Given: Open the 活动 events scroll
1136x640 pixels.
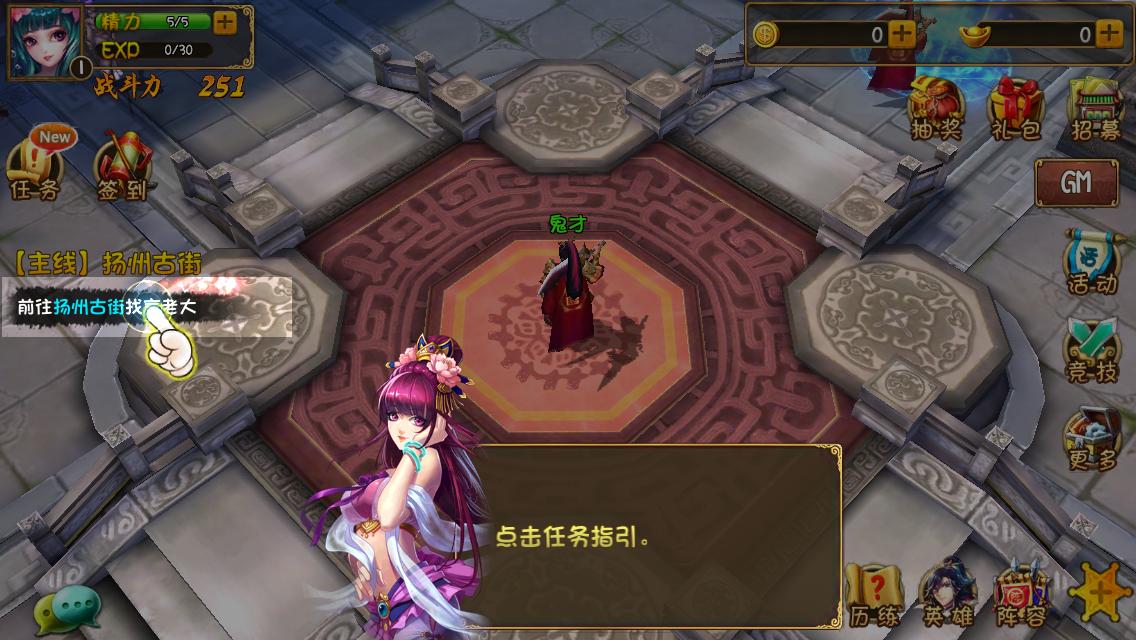Looking at the screenshot, I should click(x=1091, y=262).
